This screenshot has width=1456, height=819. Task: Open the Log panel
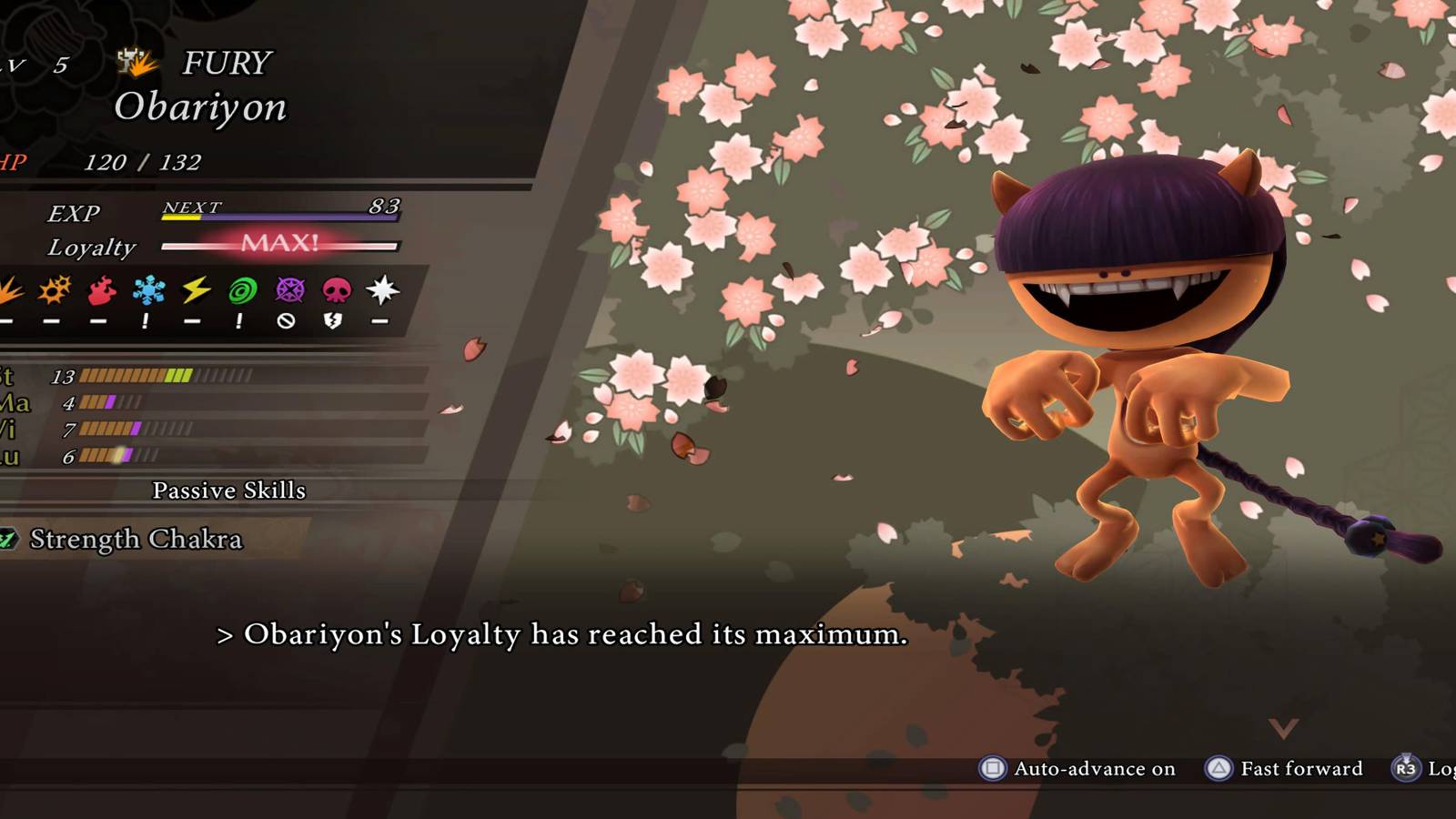pyautogui.click(x=1442, y=769)
